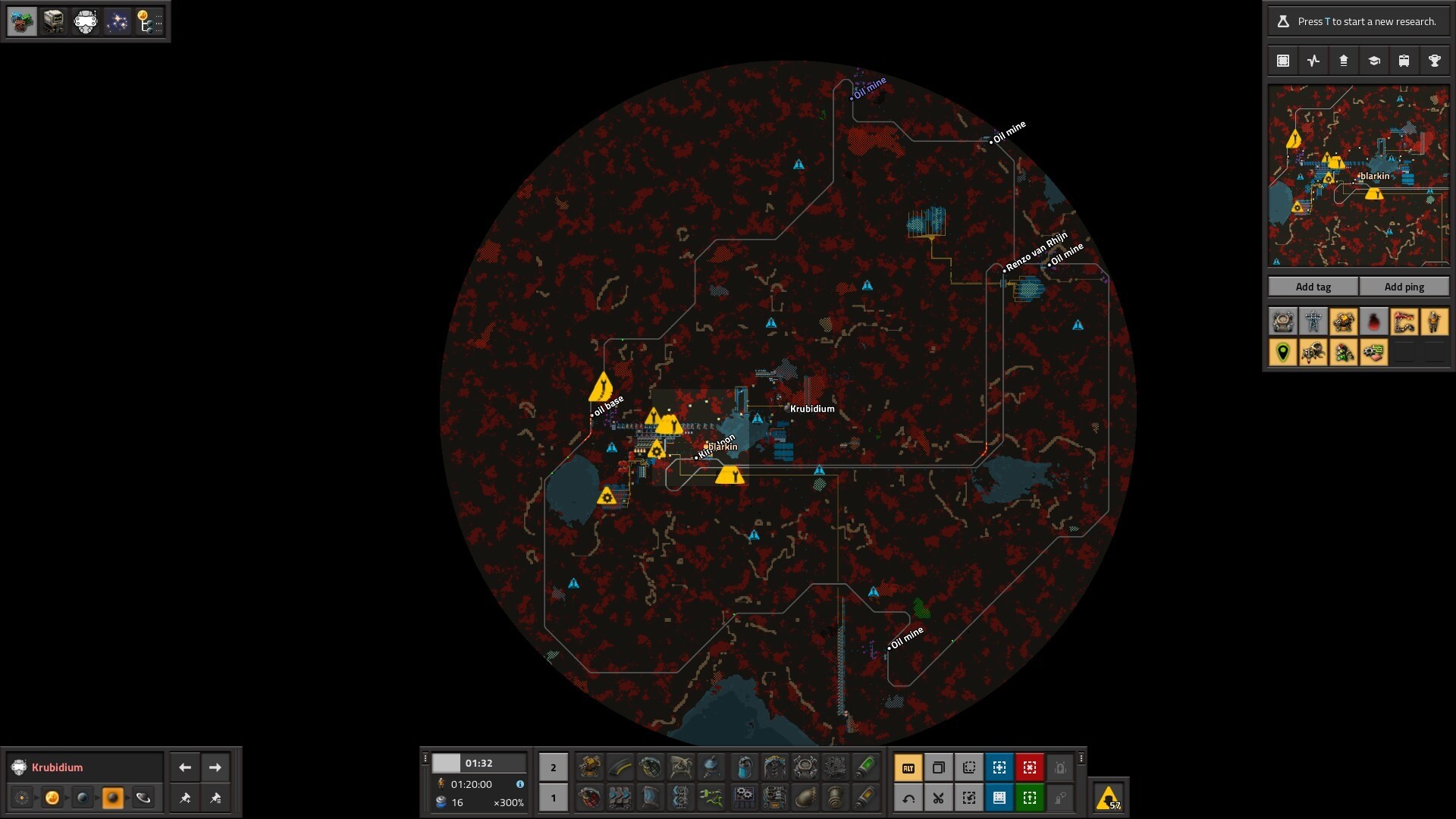Select the scissors cut tool
Screen dimensions: 1456x819
[938, 798]
